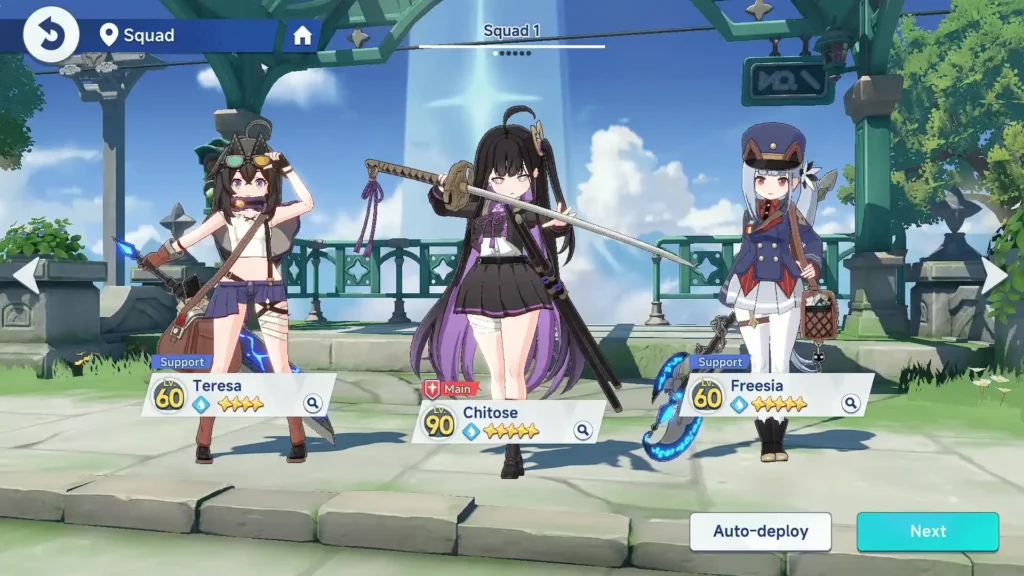Switch to the previous squad arrow
This screenshot has width=1024, height=576.
click(26, 276)
